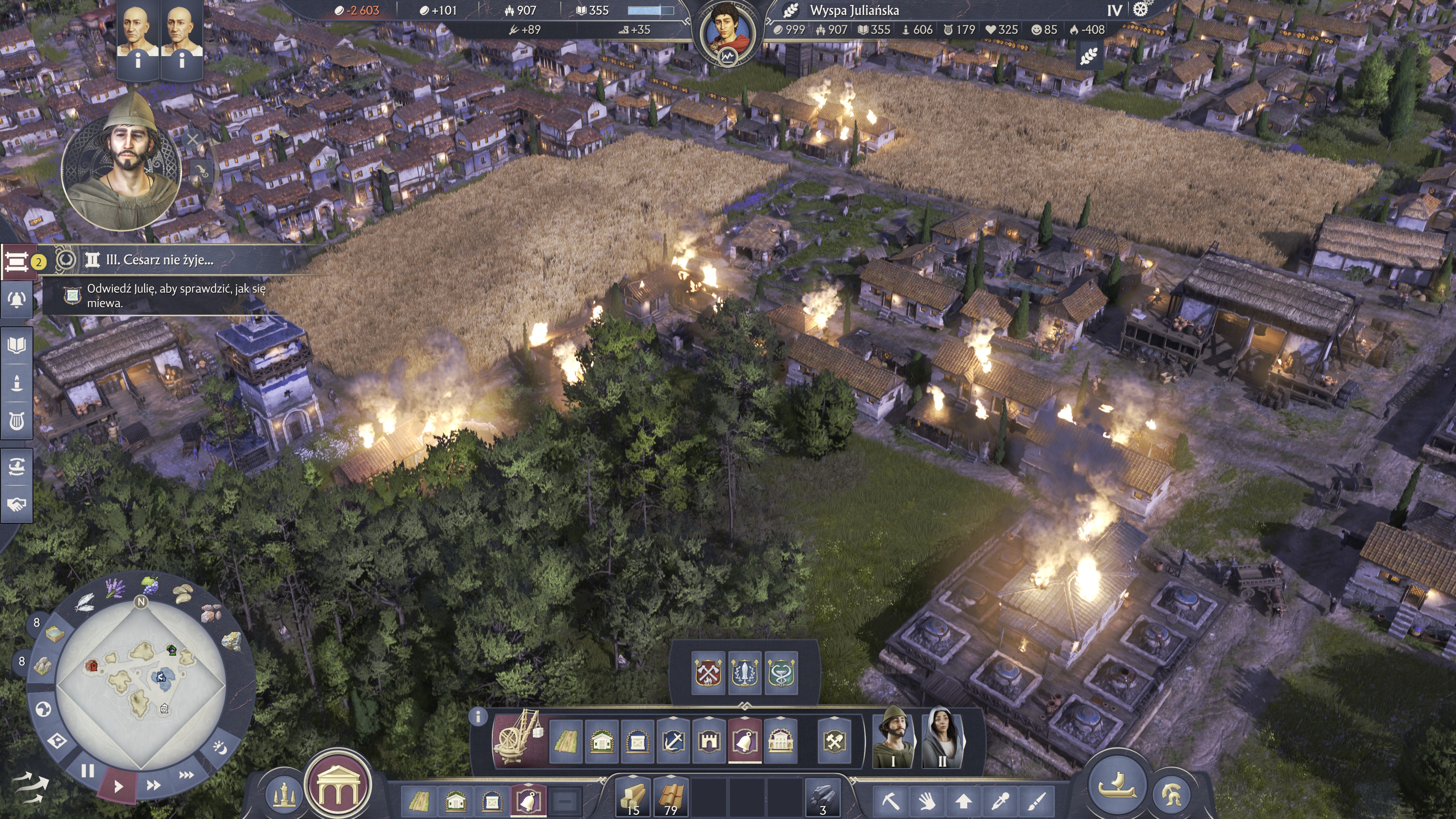Open the quest "III. Cesarz nie żyje..."
Image resolution: width=1456 pixels, height=819 pixels.
point(159,260)
